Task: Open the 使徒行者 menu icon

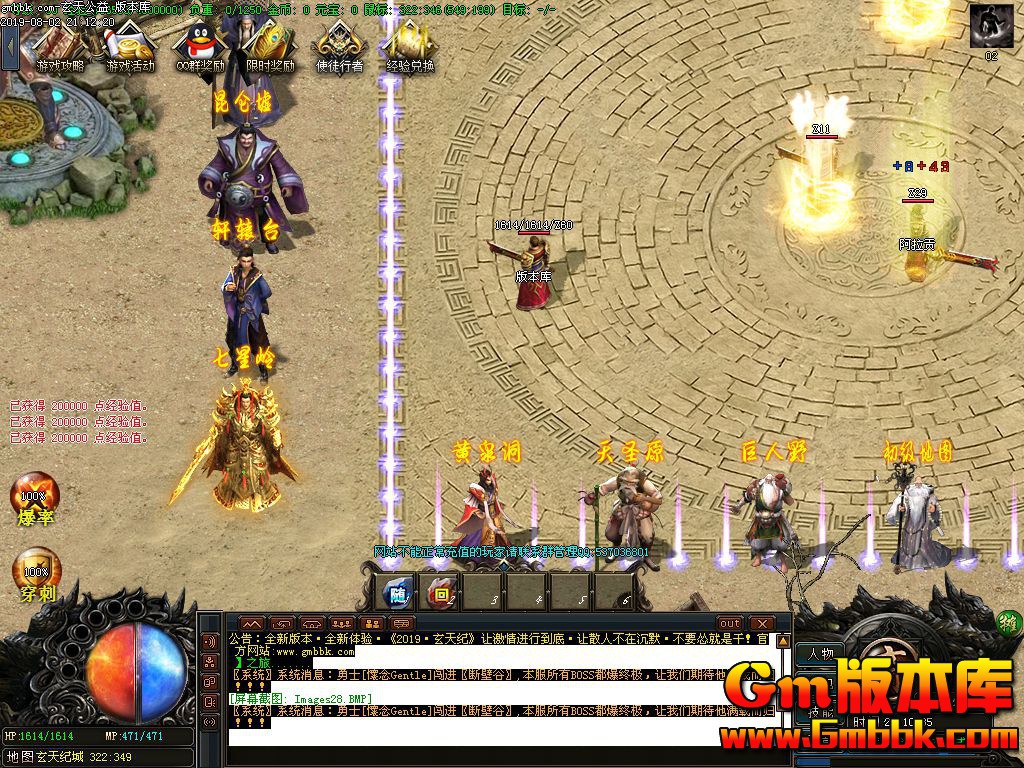Action: [339, 47]
